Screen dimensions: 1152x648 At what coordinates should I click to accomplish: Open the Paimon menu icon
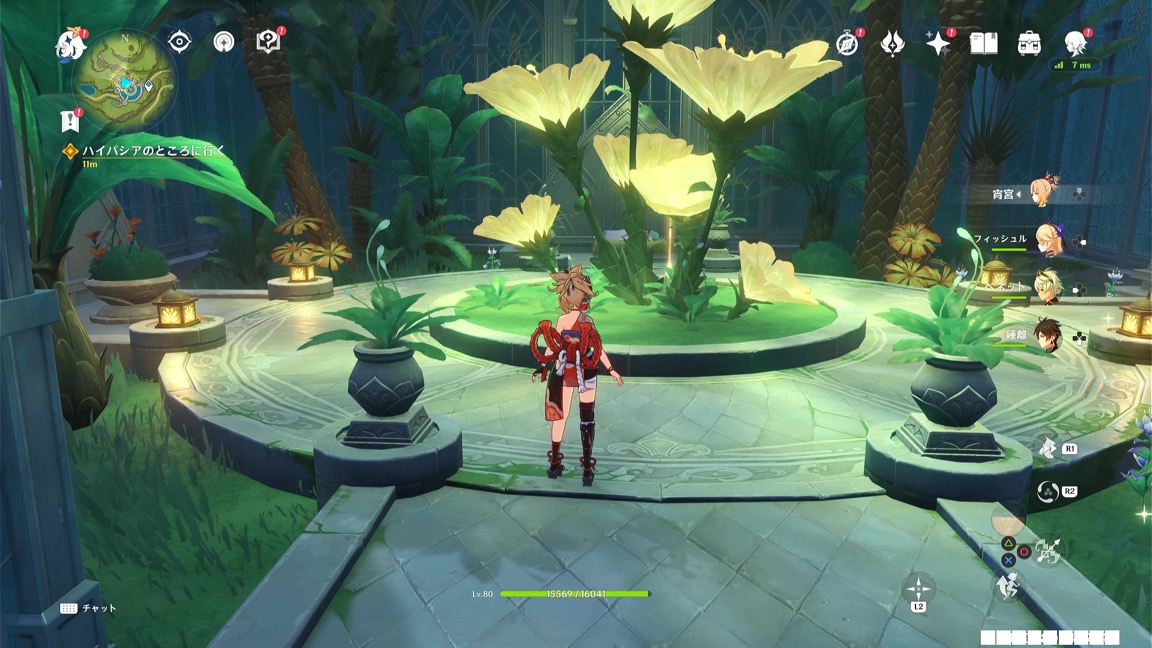(71, 43)
